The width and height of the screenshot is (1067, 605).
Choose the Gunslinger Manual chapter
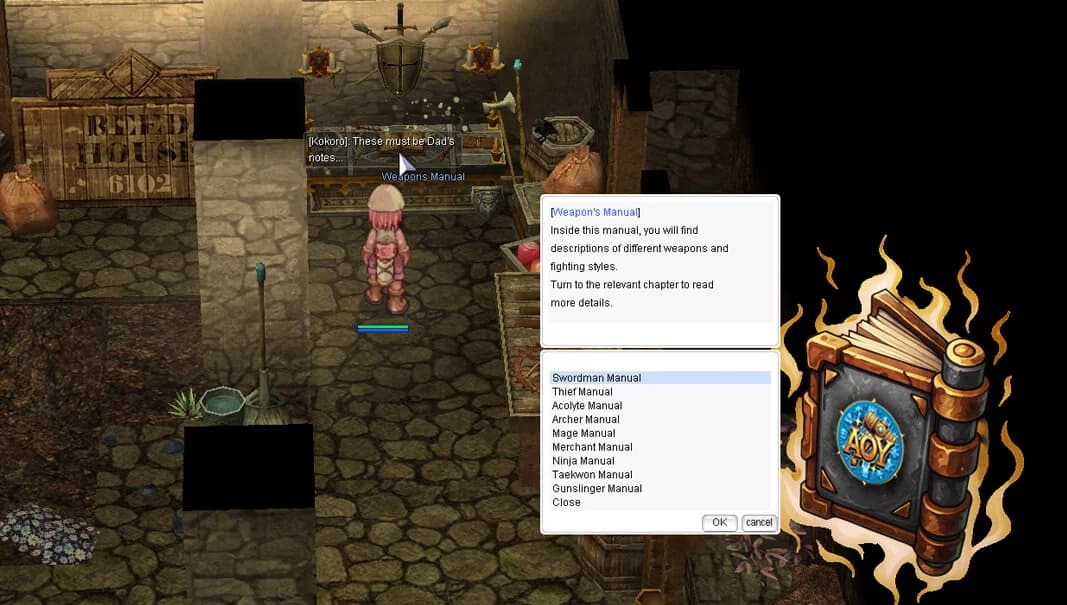click(x=597, y=489)
